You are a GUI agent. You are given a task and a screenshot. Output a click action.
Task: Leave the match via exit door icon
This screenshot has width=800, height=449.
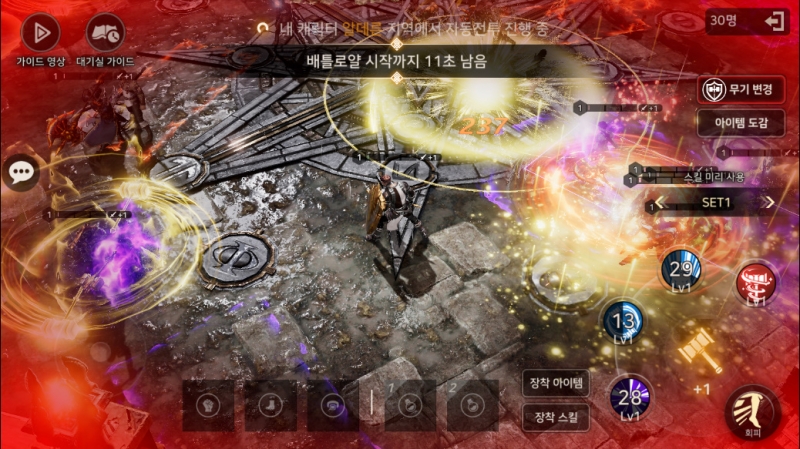(773, 21)
